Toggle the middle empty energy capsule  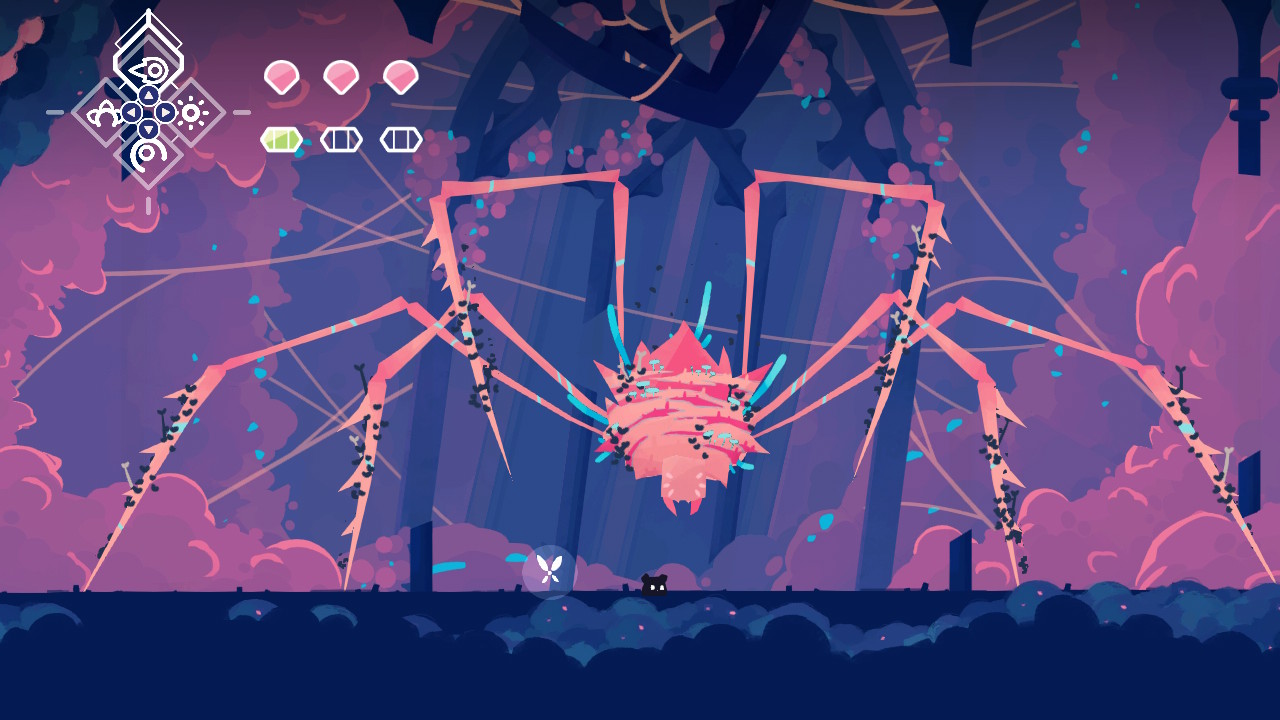[340, 140]
